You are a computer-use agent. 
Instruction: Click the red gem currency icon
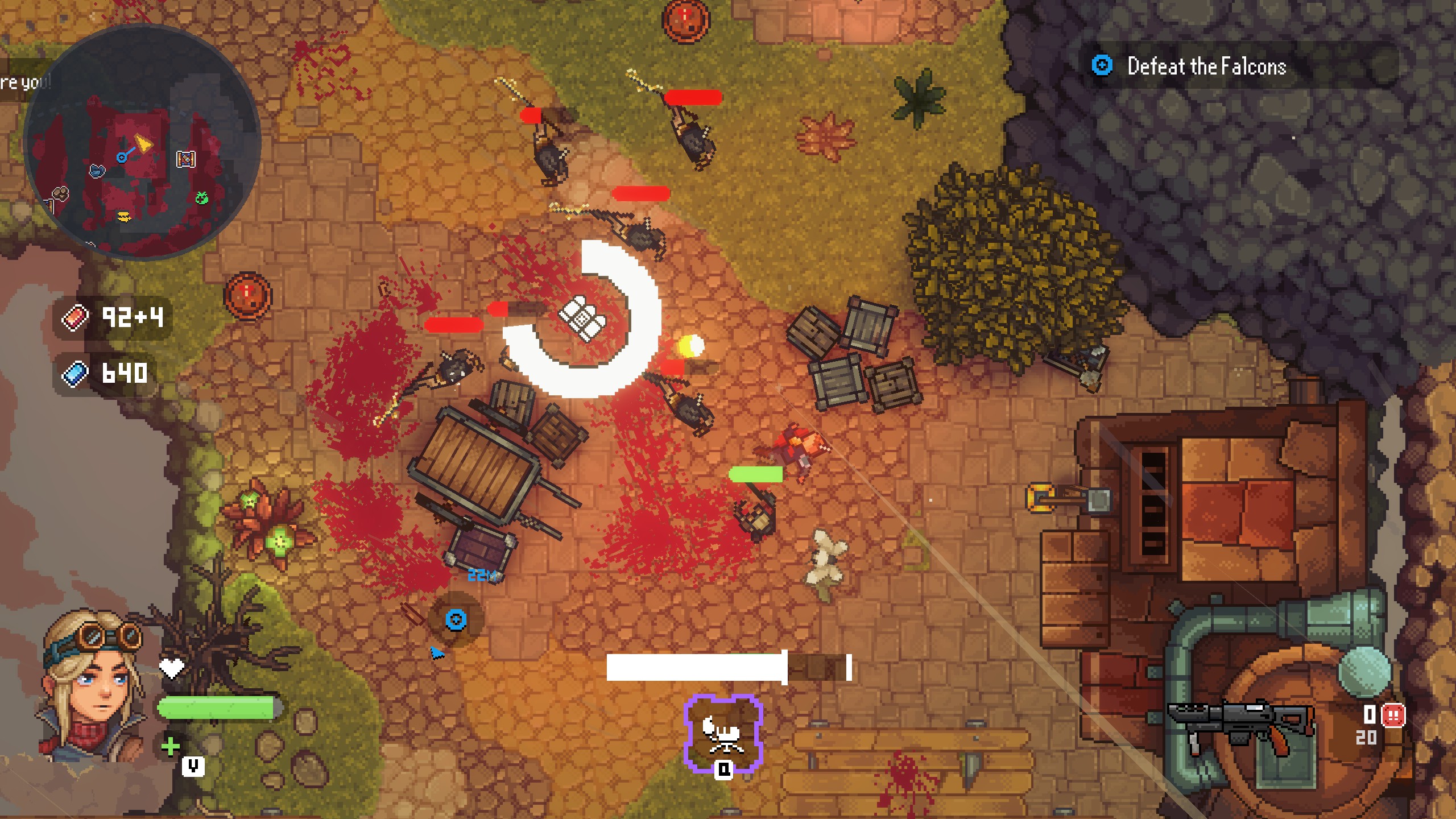click(x=76, y=317)
